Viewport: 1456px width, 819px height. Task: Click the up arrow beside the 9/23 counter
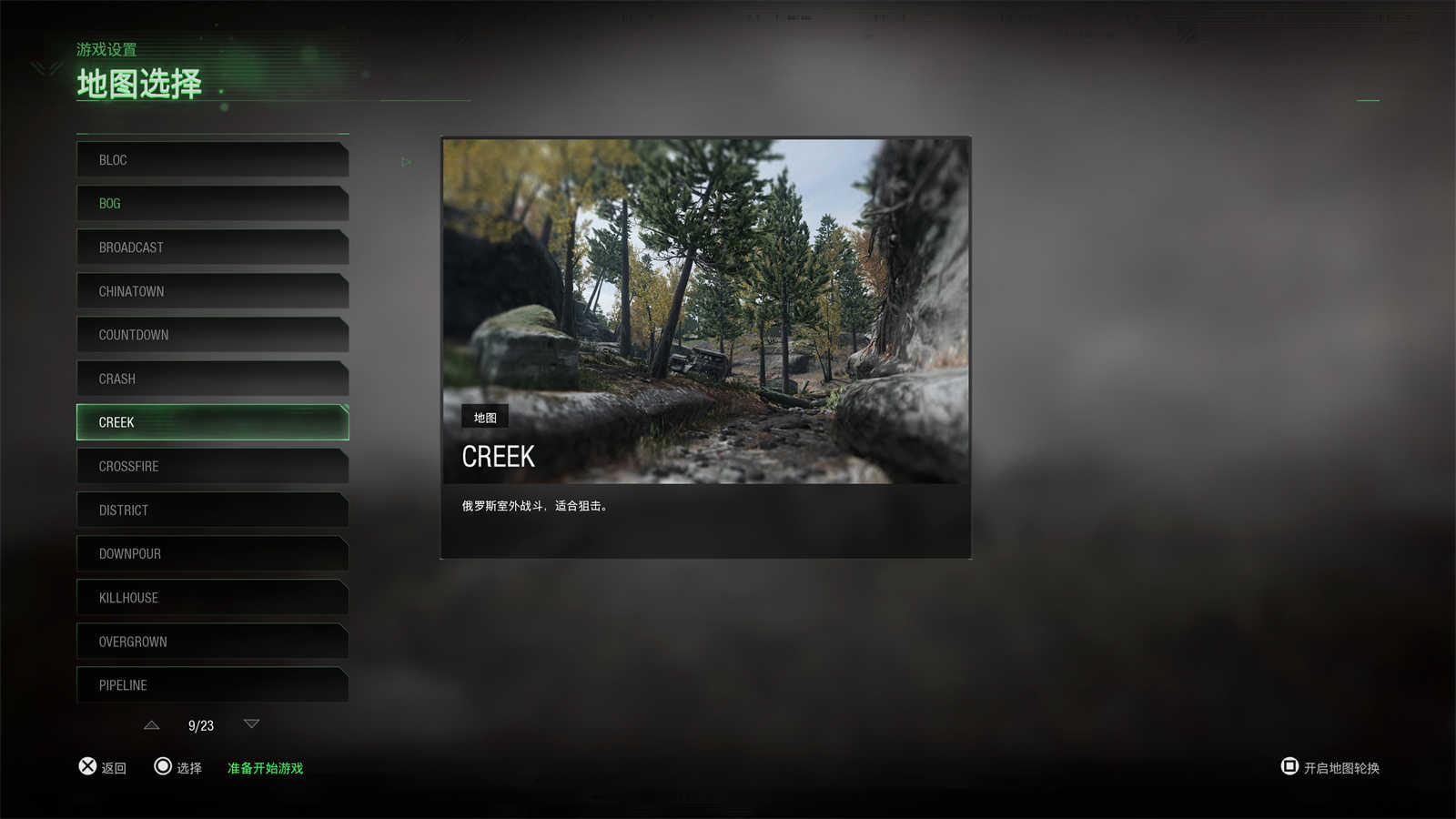(152, 725)
